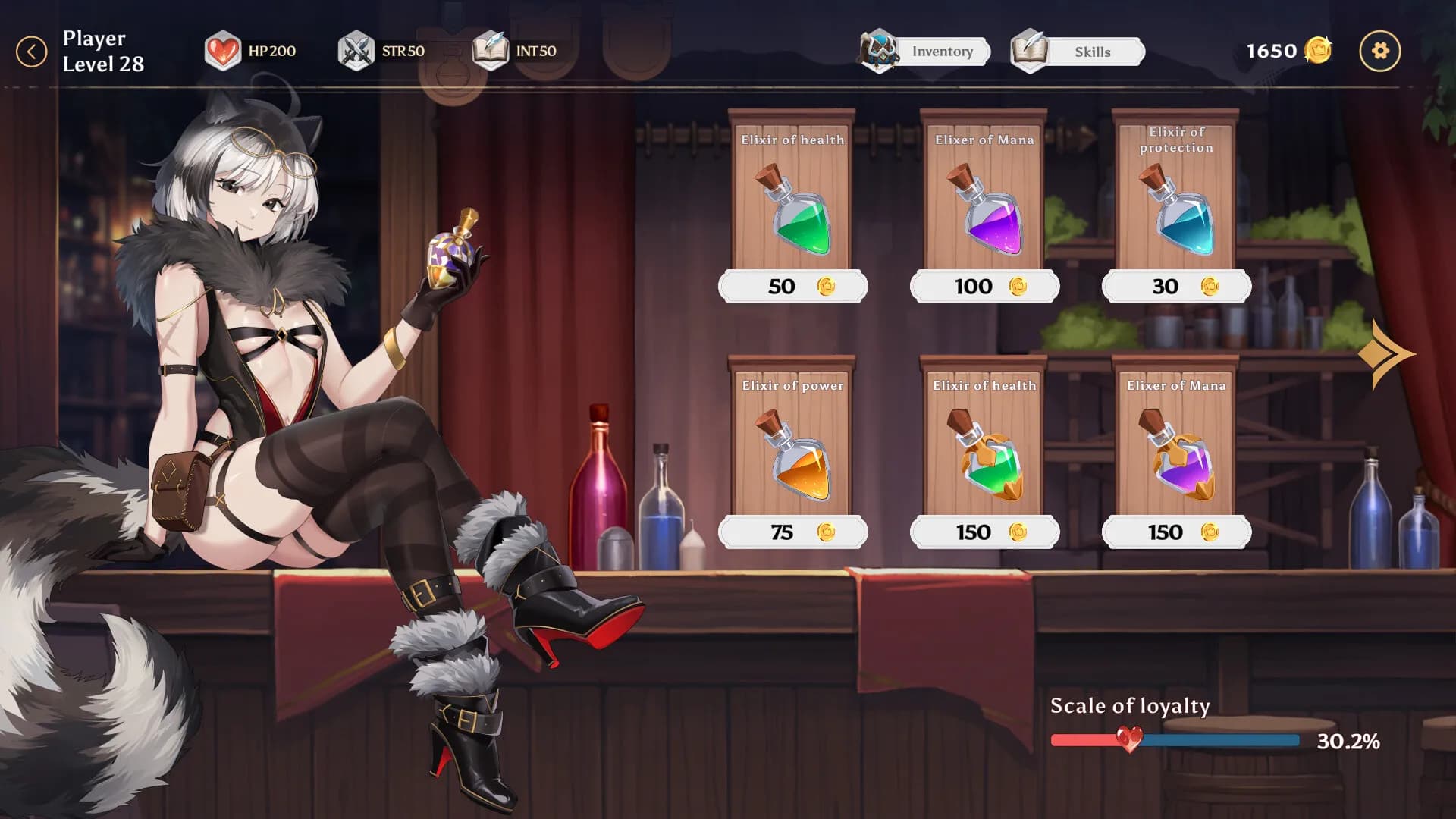Buy the Elixir of health for 50 gold
The width and height of the screenshot is (1456, 819).
tap(793, 287)
